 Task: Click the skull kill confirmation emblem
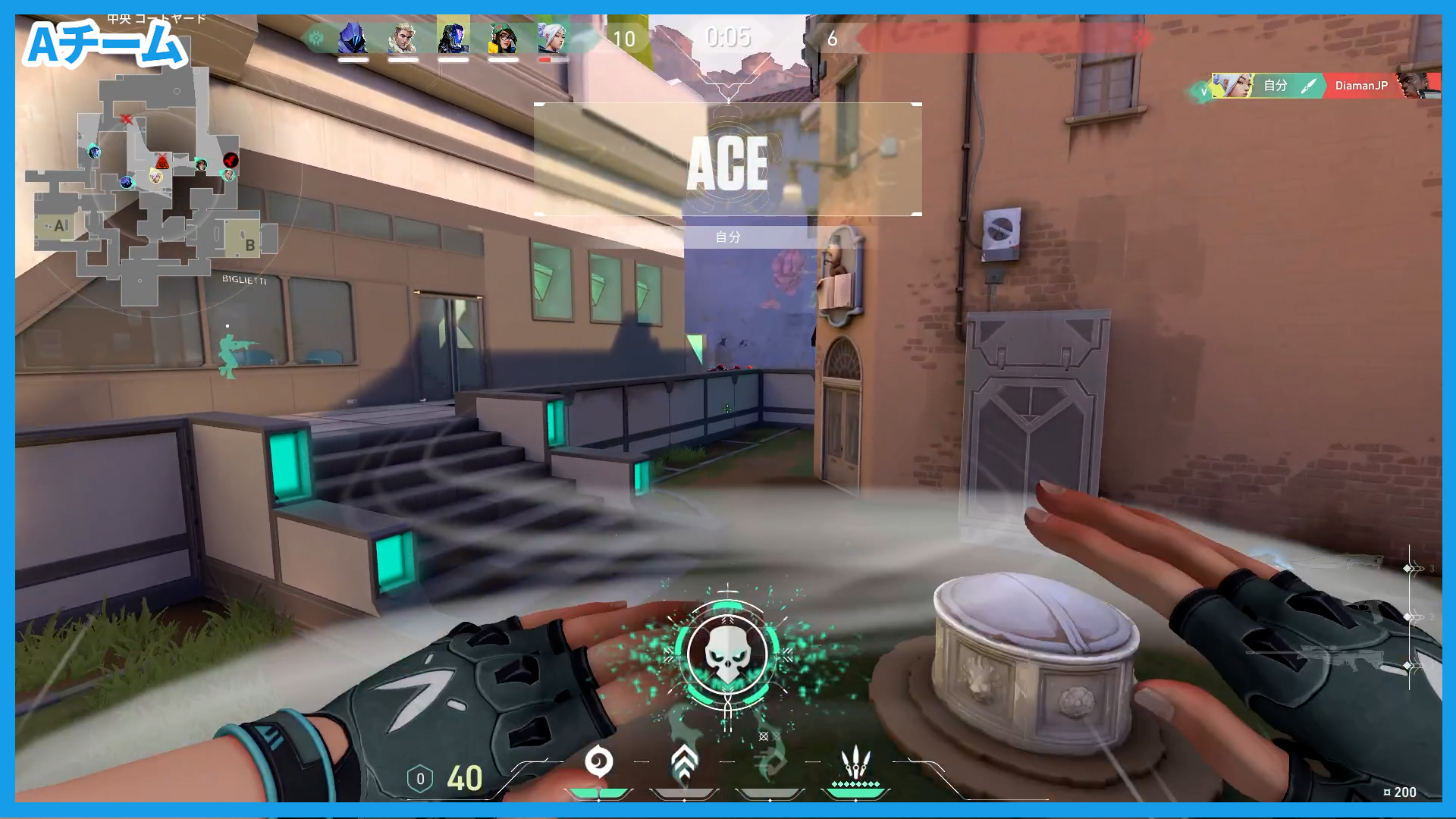(727, 654)
